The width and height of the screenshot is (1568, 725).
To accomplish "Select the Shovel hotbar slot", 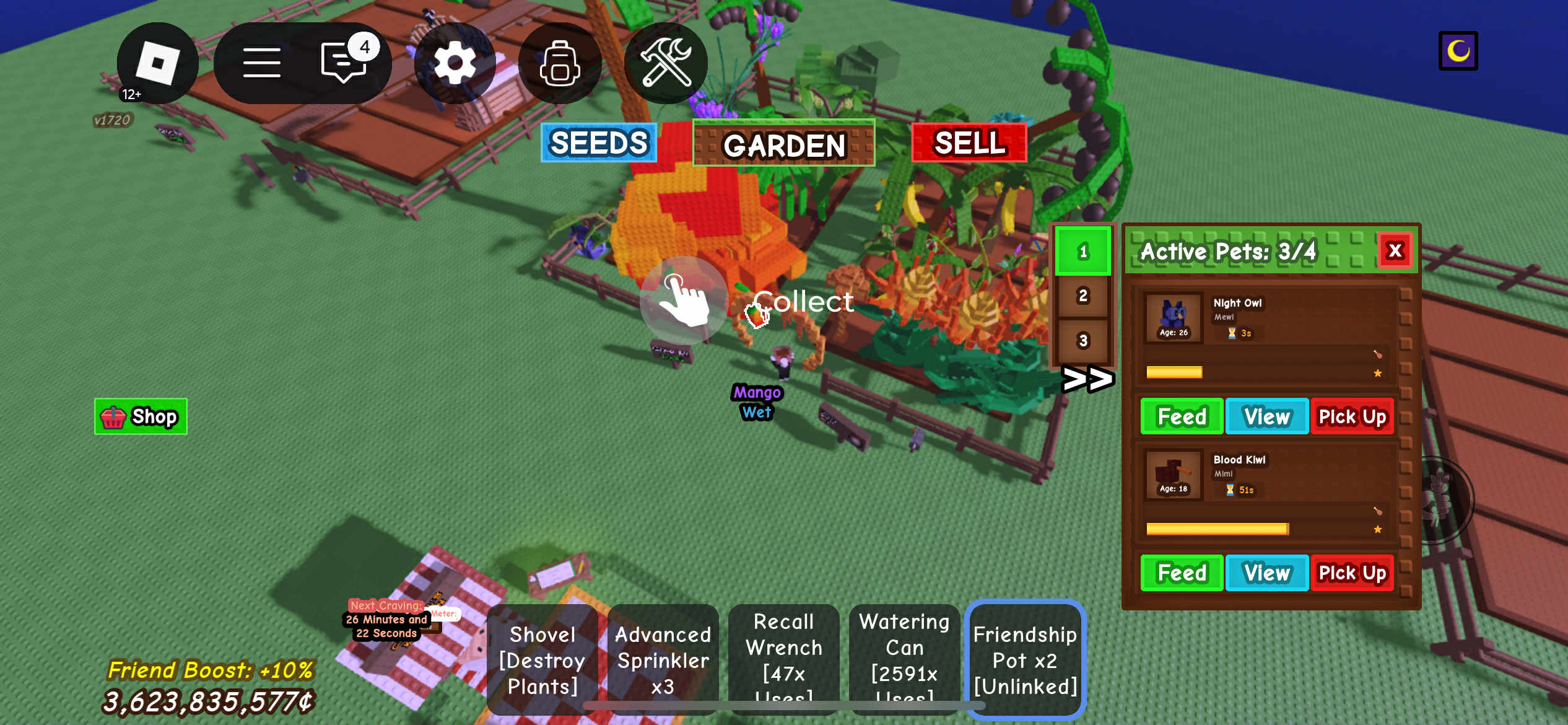I will (x=542, y=660).
